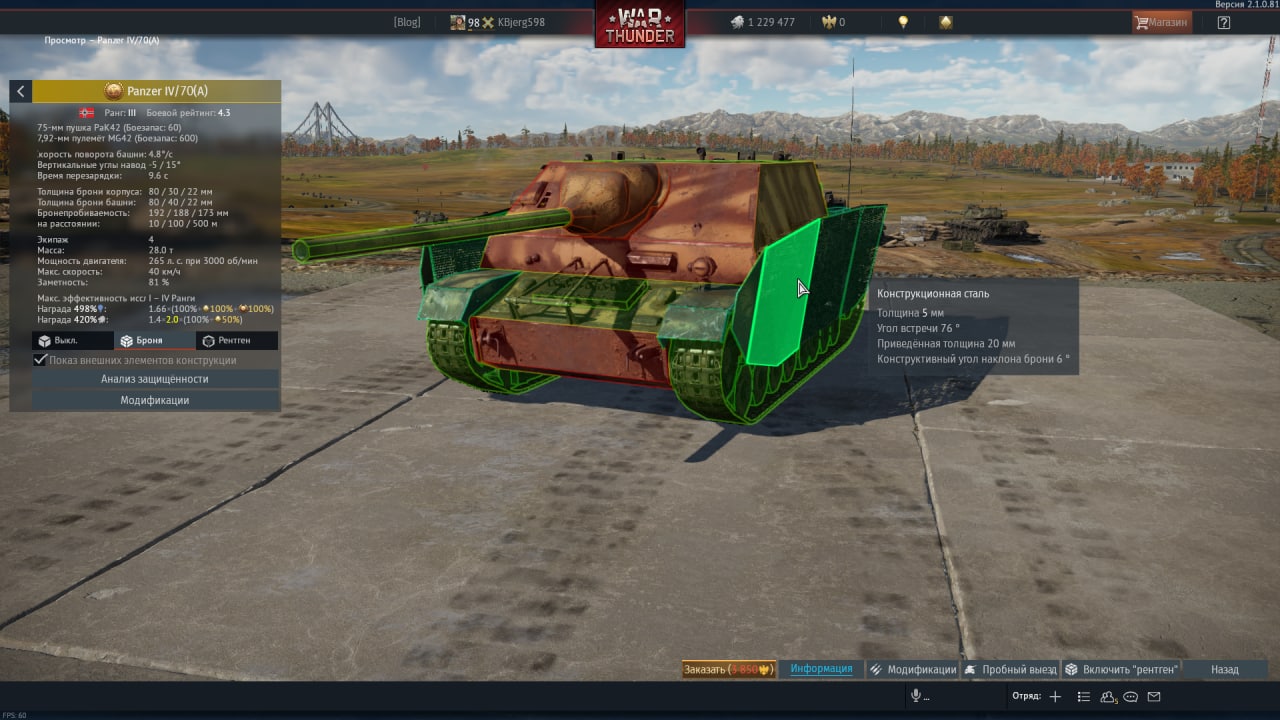Click the Включить "рентген" button
The height and width of the screenshot is (720, 1280).
[1121, 669]
